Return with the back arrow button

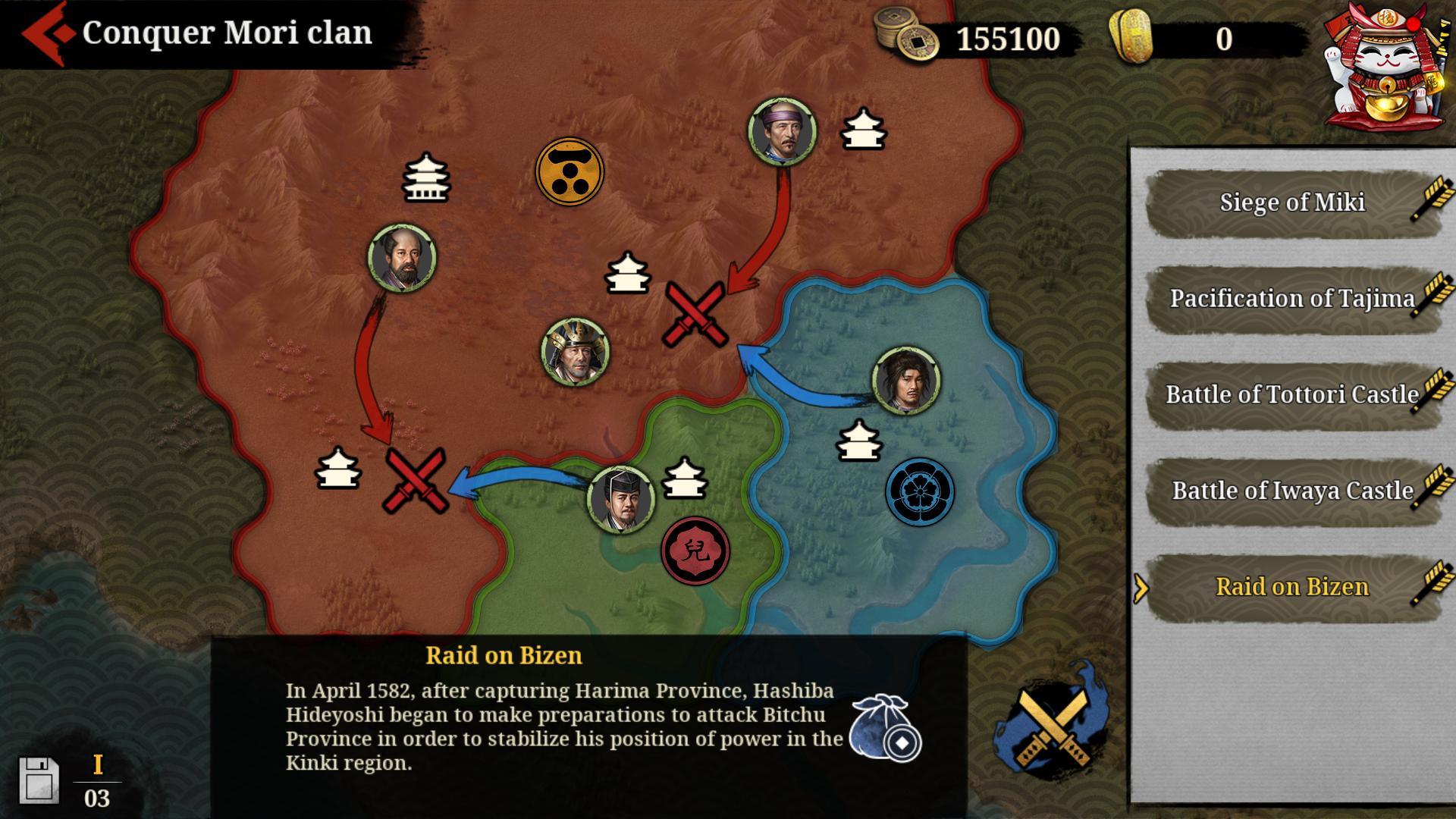click(43, 32)
